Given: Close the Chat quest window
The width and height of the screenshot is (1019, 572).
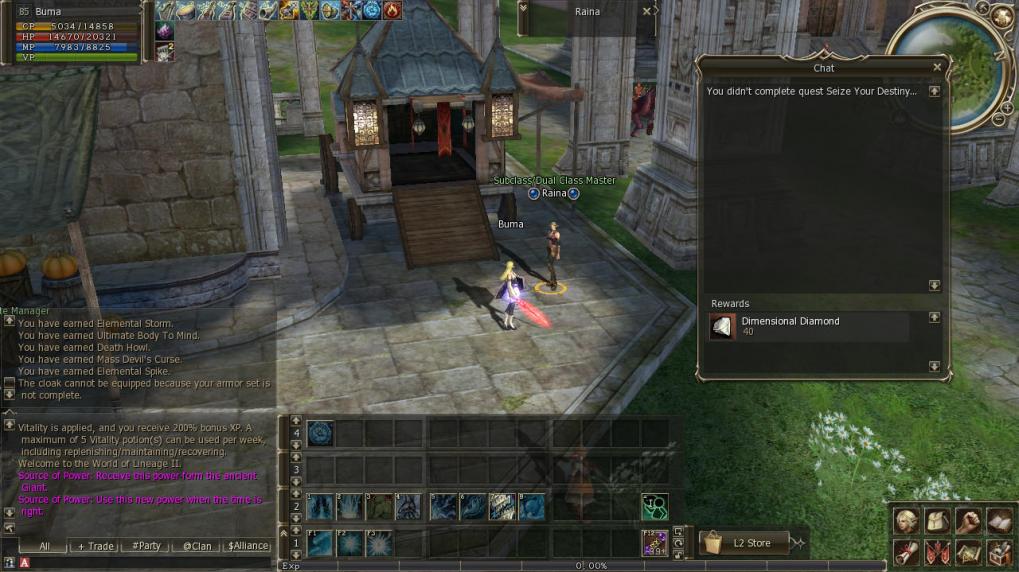Looking at the screenshot, I should 937,68.
